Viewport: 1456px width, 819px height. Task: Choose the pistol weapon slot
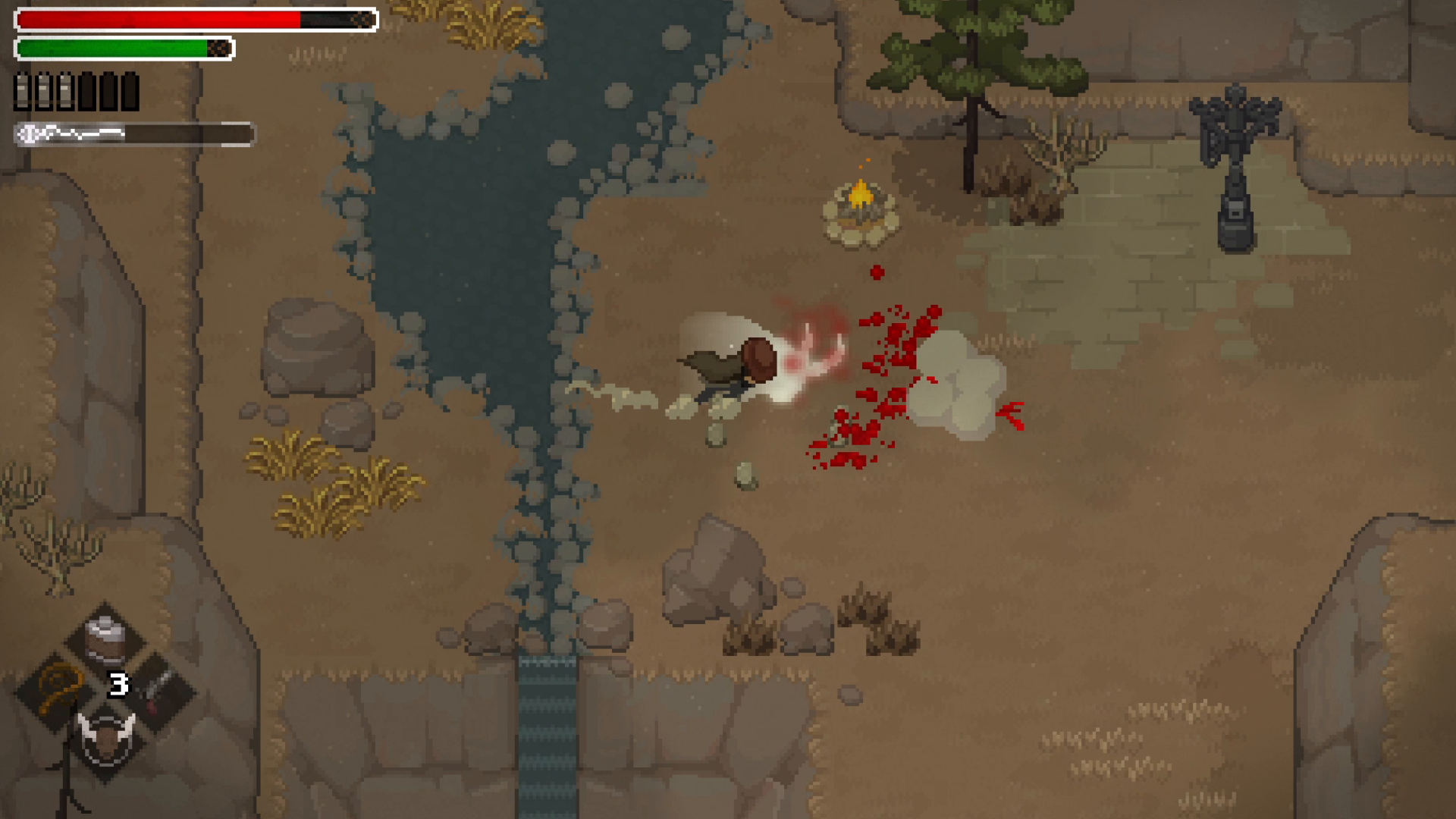coord(157,691)
